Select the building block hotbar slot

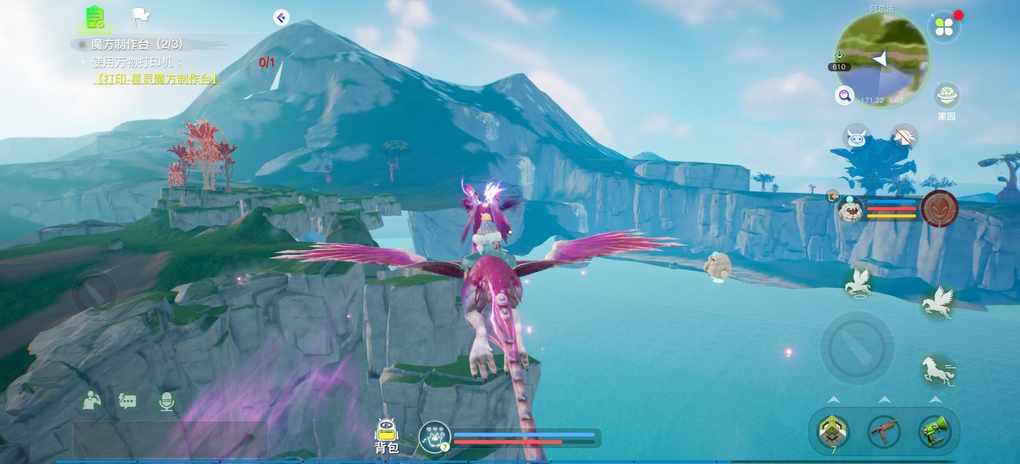point(832,431)
